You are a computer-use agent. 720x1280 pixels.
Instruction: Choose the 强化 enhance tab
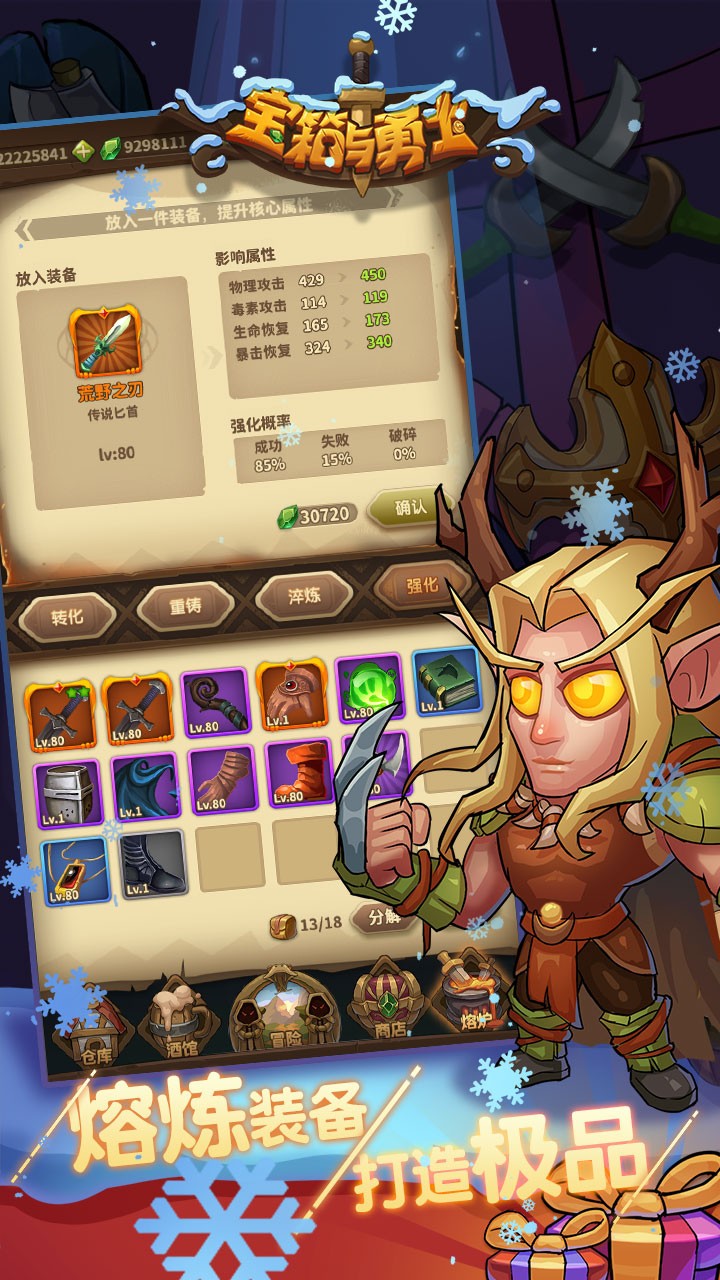422,586
